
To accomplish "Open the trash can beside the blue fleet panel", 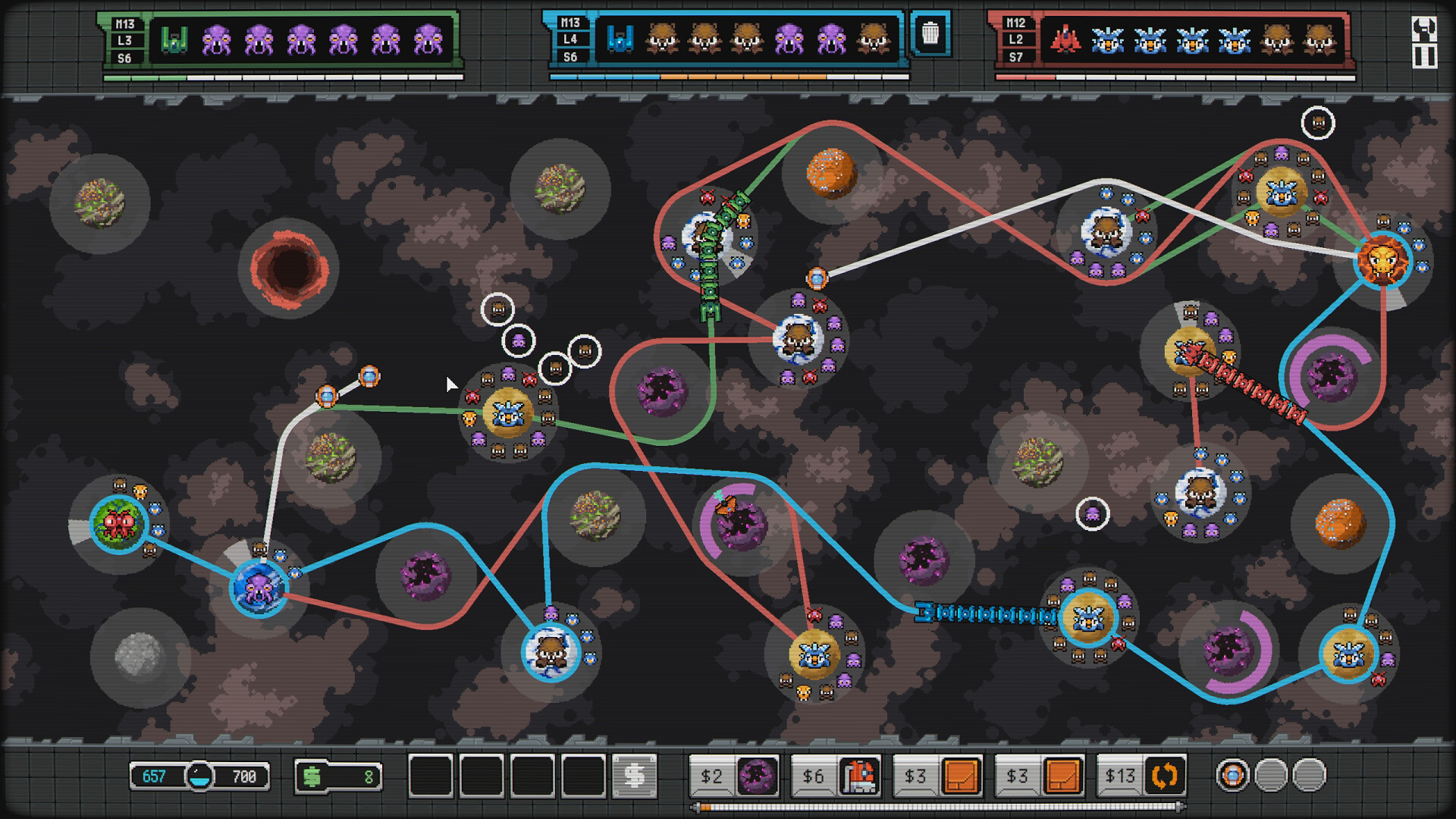I will [x=930, y=35].
